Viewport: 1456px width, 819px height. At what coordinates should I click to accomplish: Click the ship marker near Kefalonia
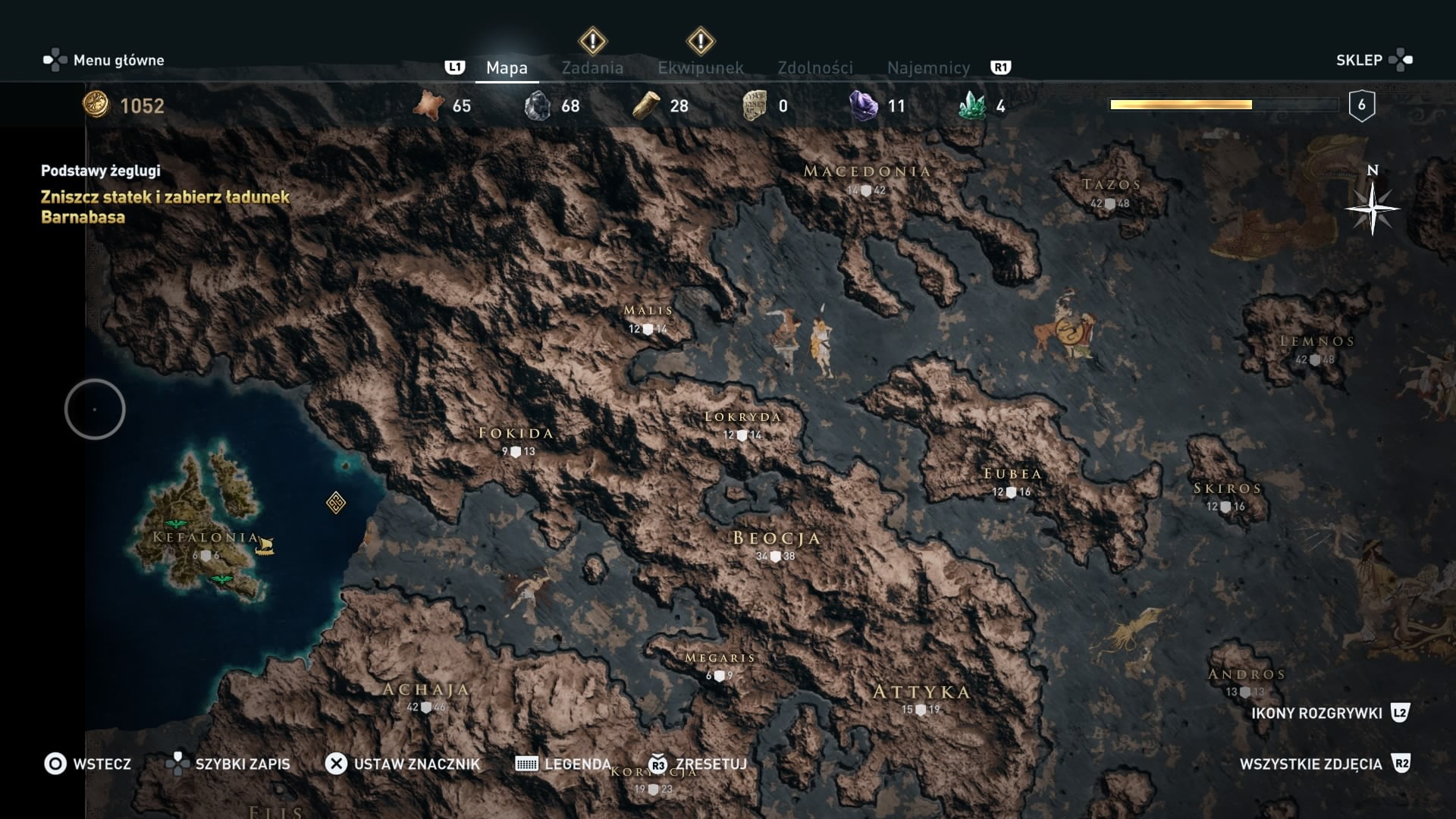(264, 545)
